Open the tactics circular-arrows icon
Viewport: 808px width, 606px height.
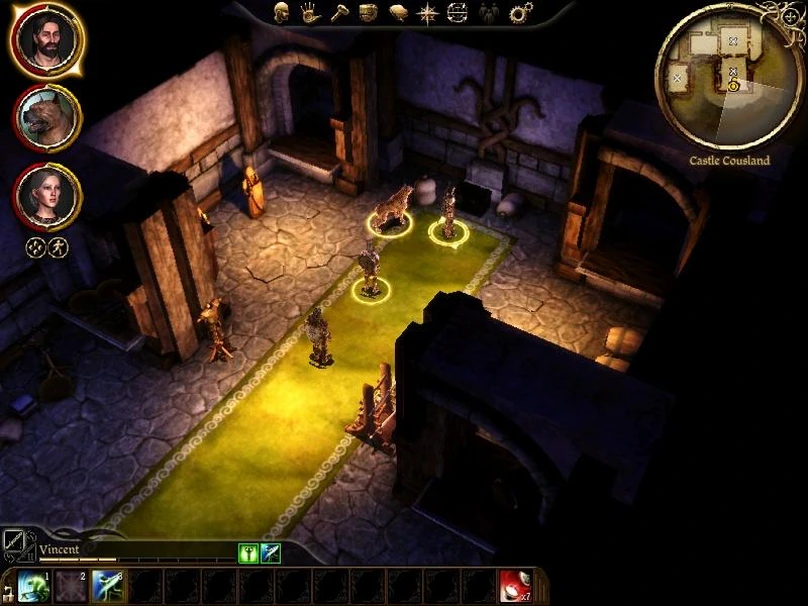pos(458,13)
